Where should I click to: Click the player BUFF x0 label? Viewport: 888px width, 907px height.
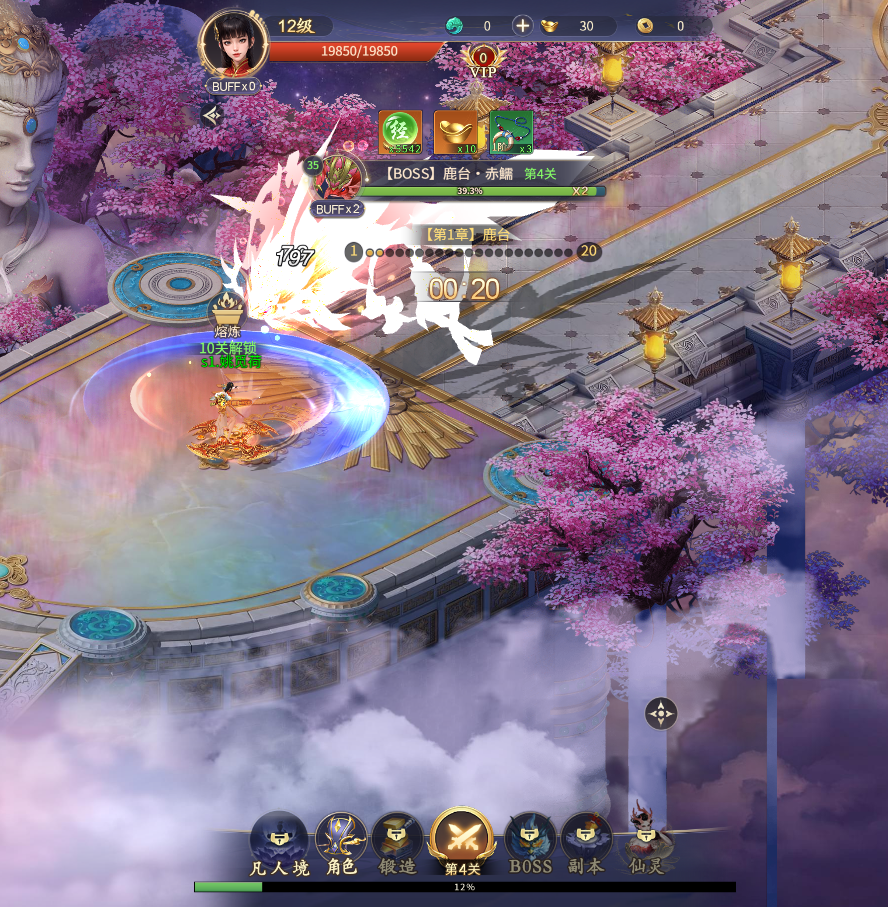coord(235,86)
